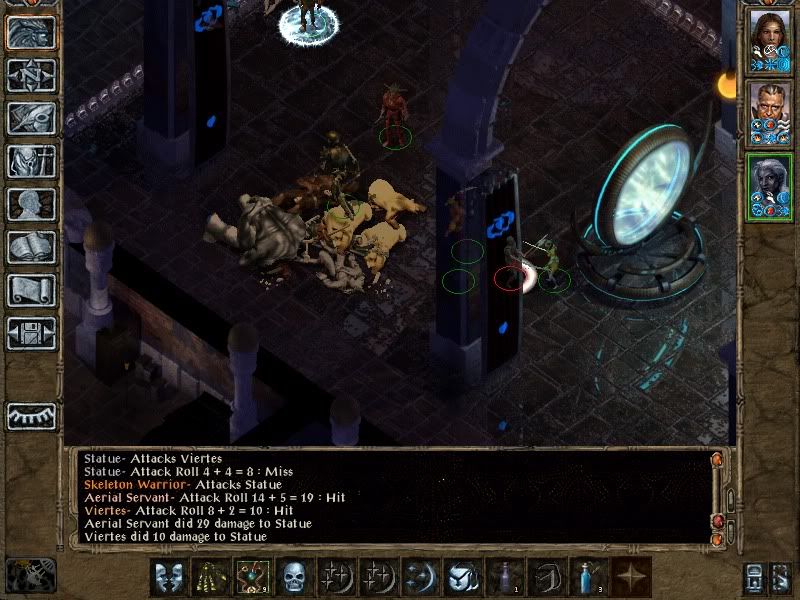Open the inventory screen button
This screenshot has height=600, width=800.
click(x=32, y=161)
